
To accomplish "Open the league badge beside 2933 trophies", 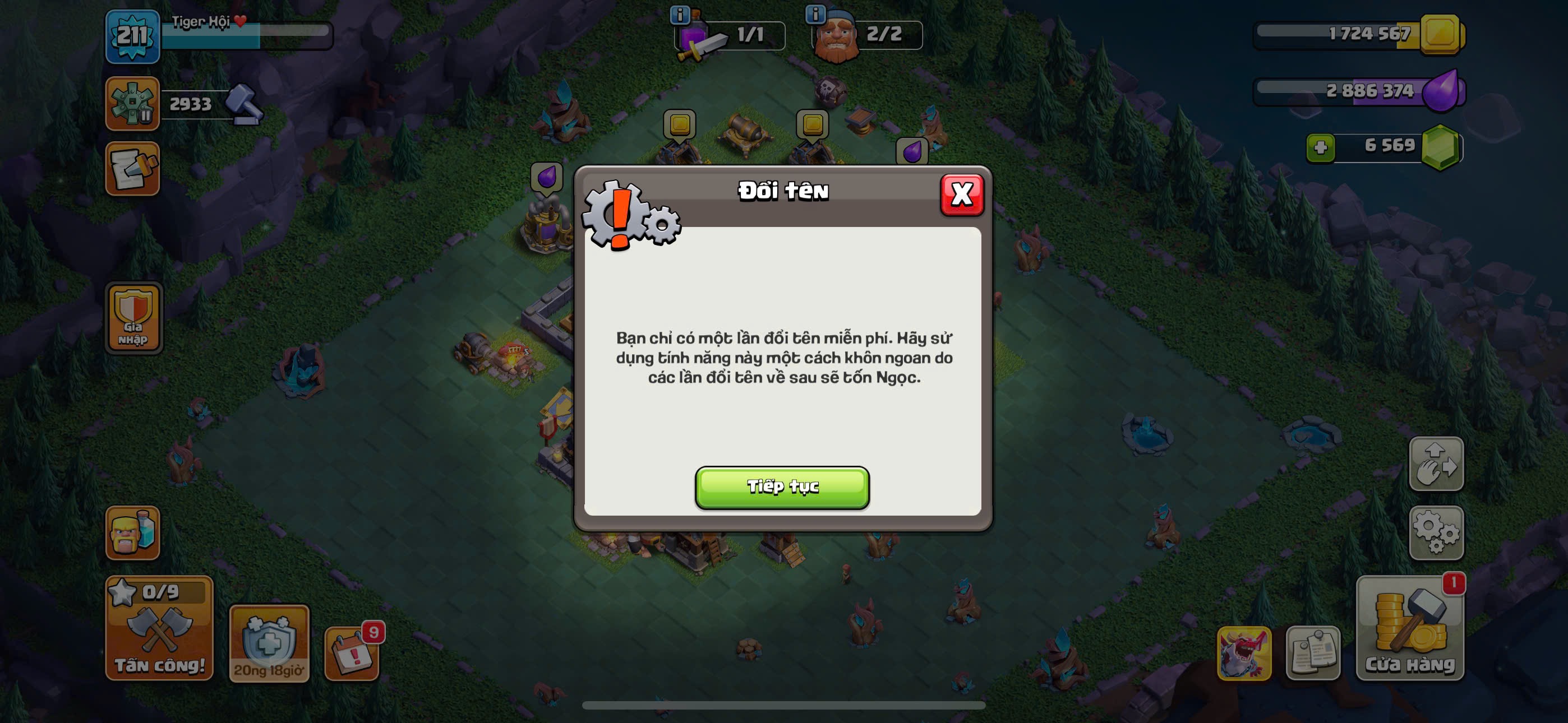I will [132, 104].
